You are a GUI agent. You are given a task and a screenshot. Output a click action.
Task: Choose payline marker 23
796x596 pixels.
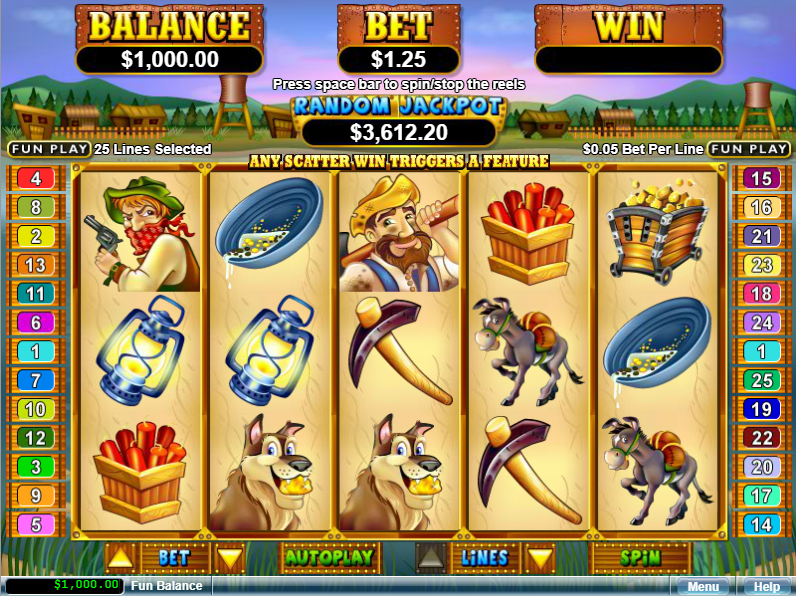761,265
